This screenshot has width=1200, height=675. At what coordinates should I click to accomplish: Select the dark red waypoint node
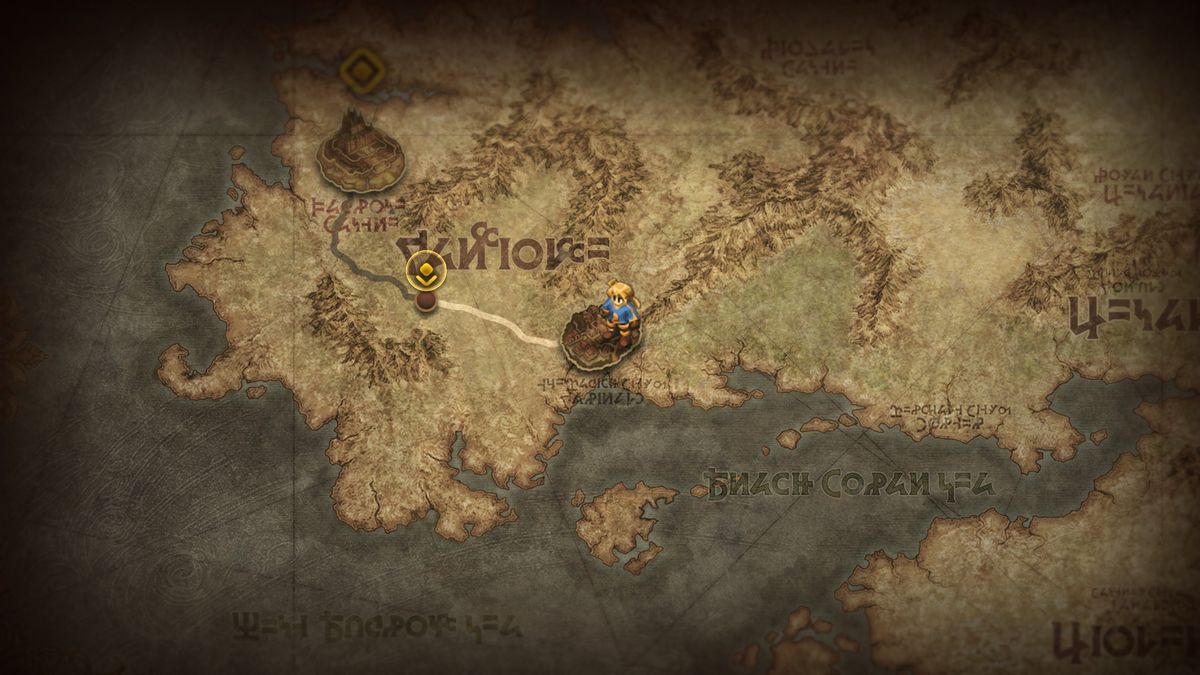click(426, 301)
